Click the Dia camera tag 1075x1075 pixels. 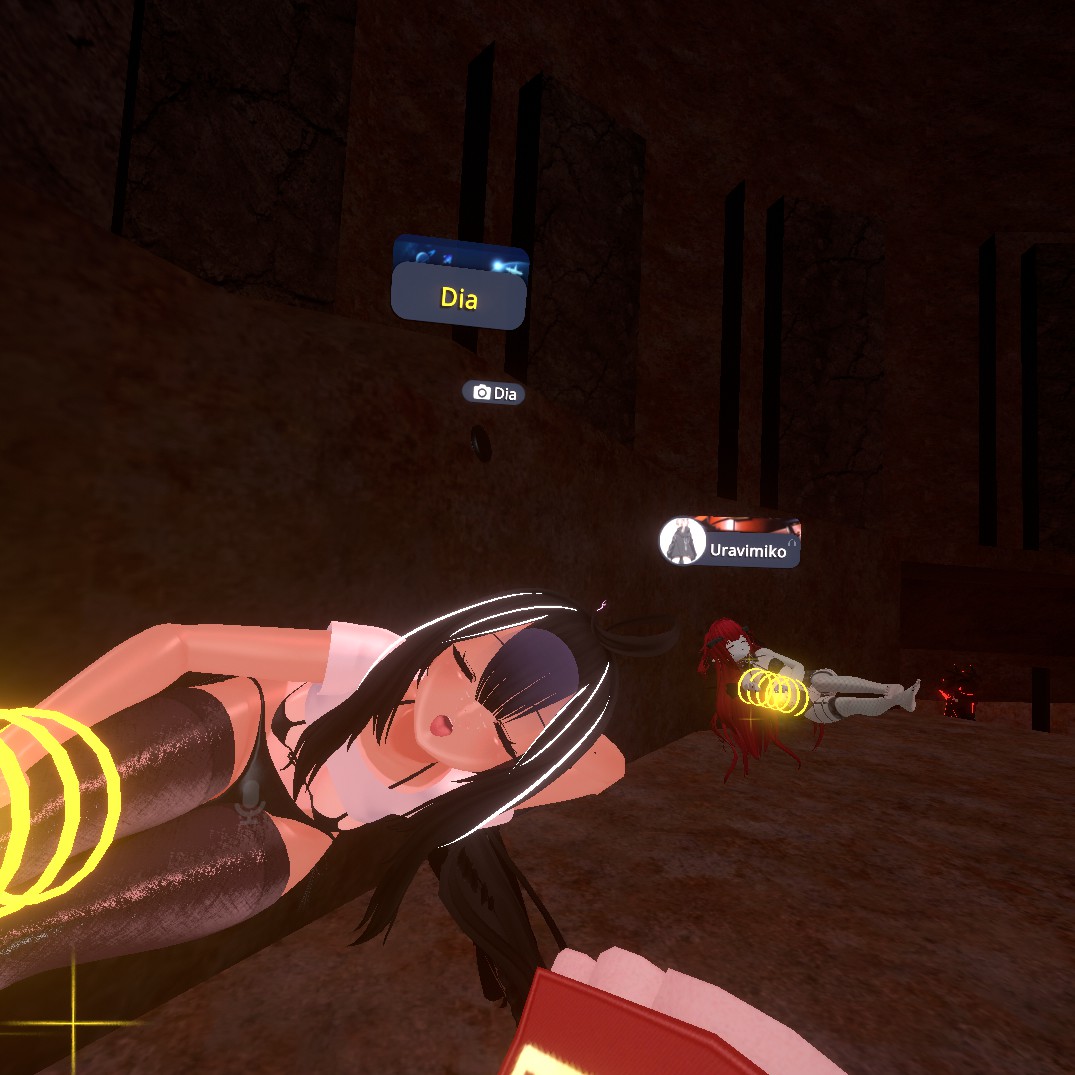[x=494, y=393]
